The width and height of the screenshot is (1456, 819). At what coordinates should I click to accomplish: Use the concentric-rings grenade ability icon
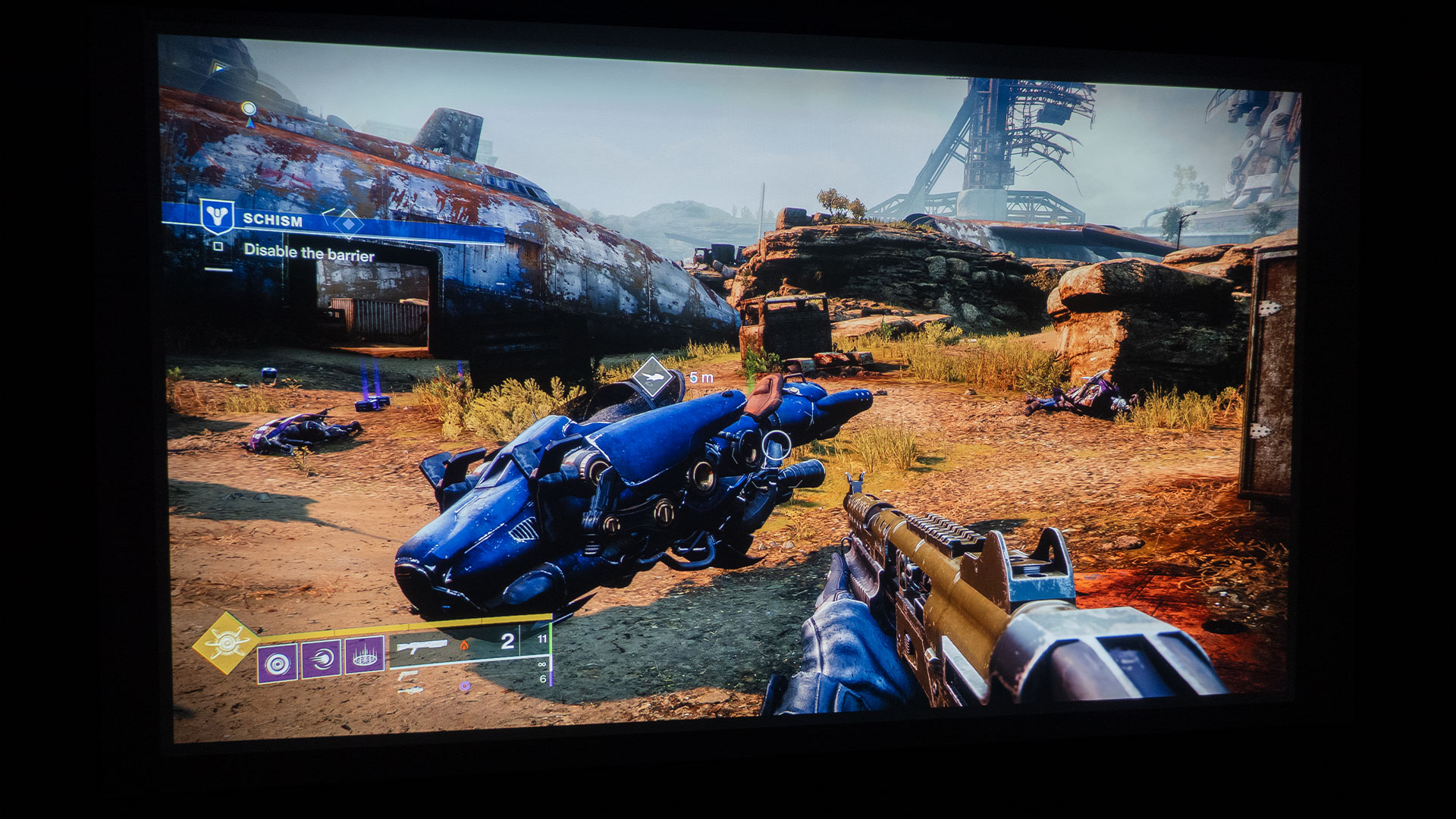[x=277, y=664]
